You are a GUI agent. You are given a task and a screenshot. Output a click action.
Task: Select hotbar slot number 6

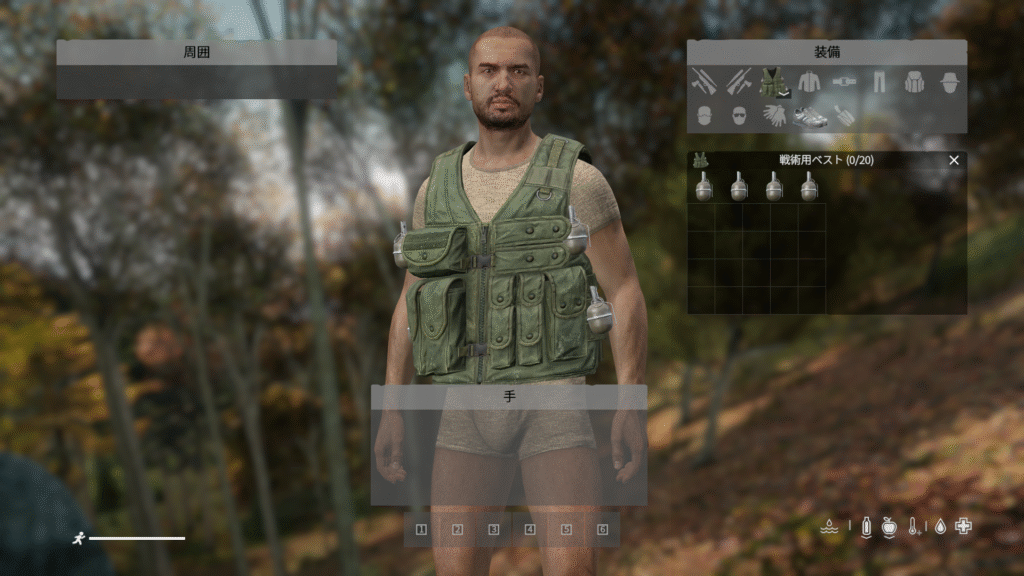click(x=602, y=529)
